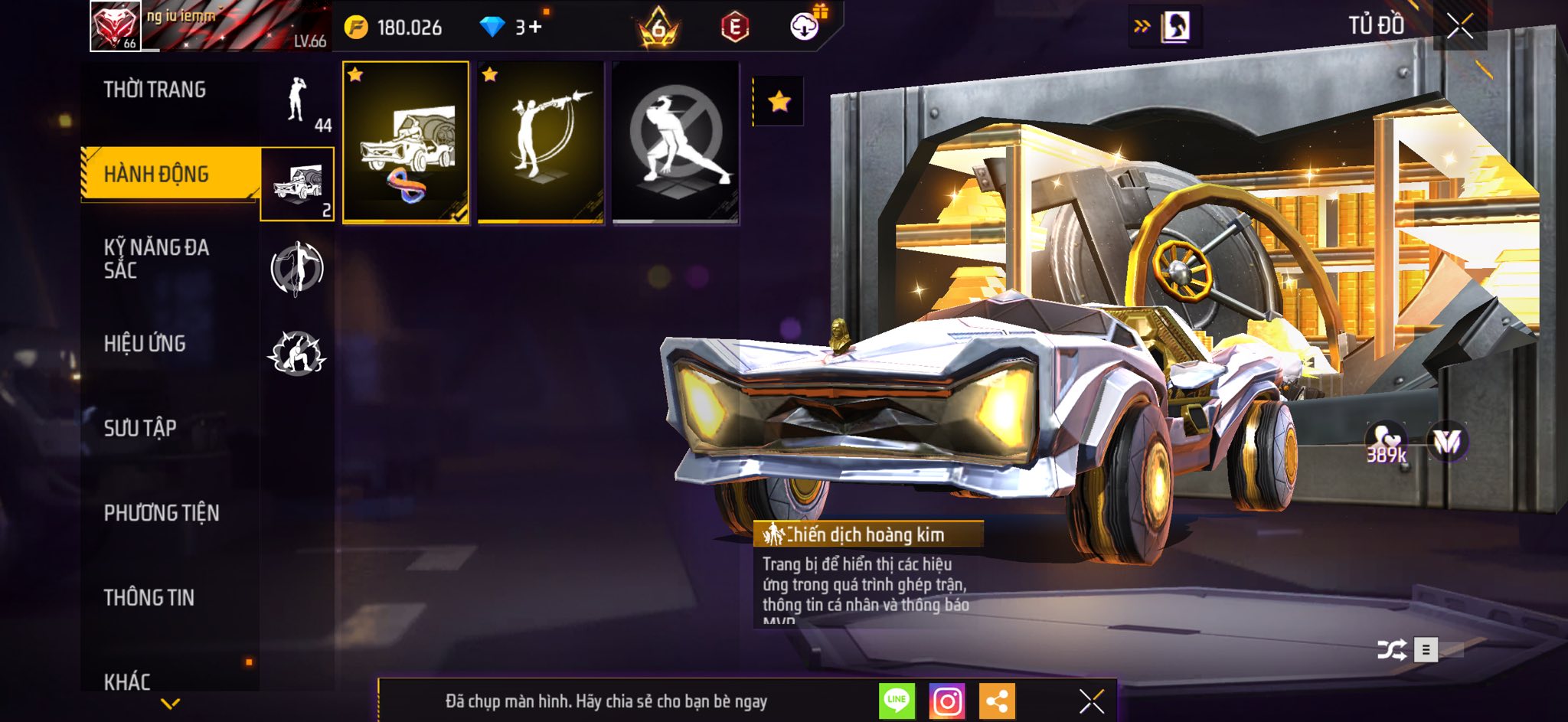Select the golden vault car emote
Viewport: 1568px width, 722px height.
pos(406,142)
